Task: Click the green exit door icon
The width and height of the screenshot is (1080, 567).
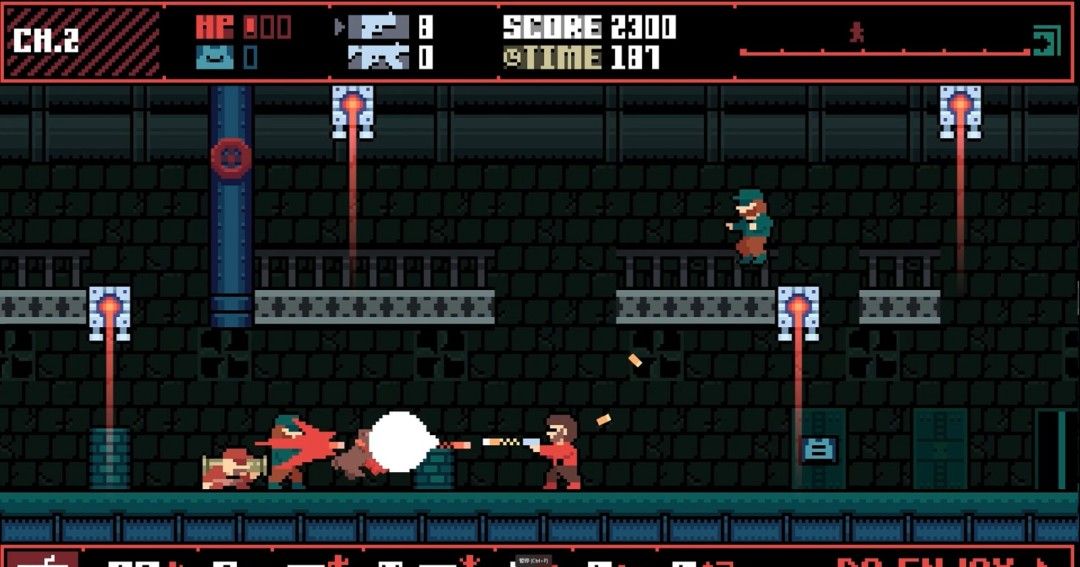Action: tap(1045, 41)
